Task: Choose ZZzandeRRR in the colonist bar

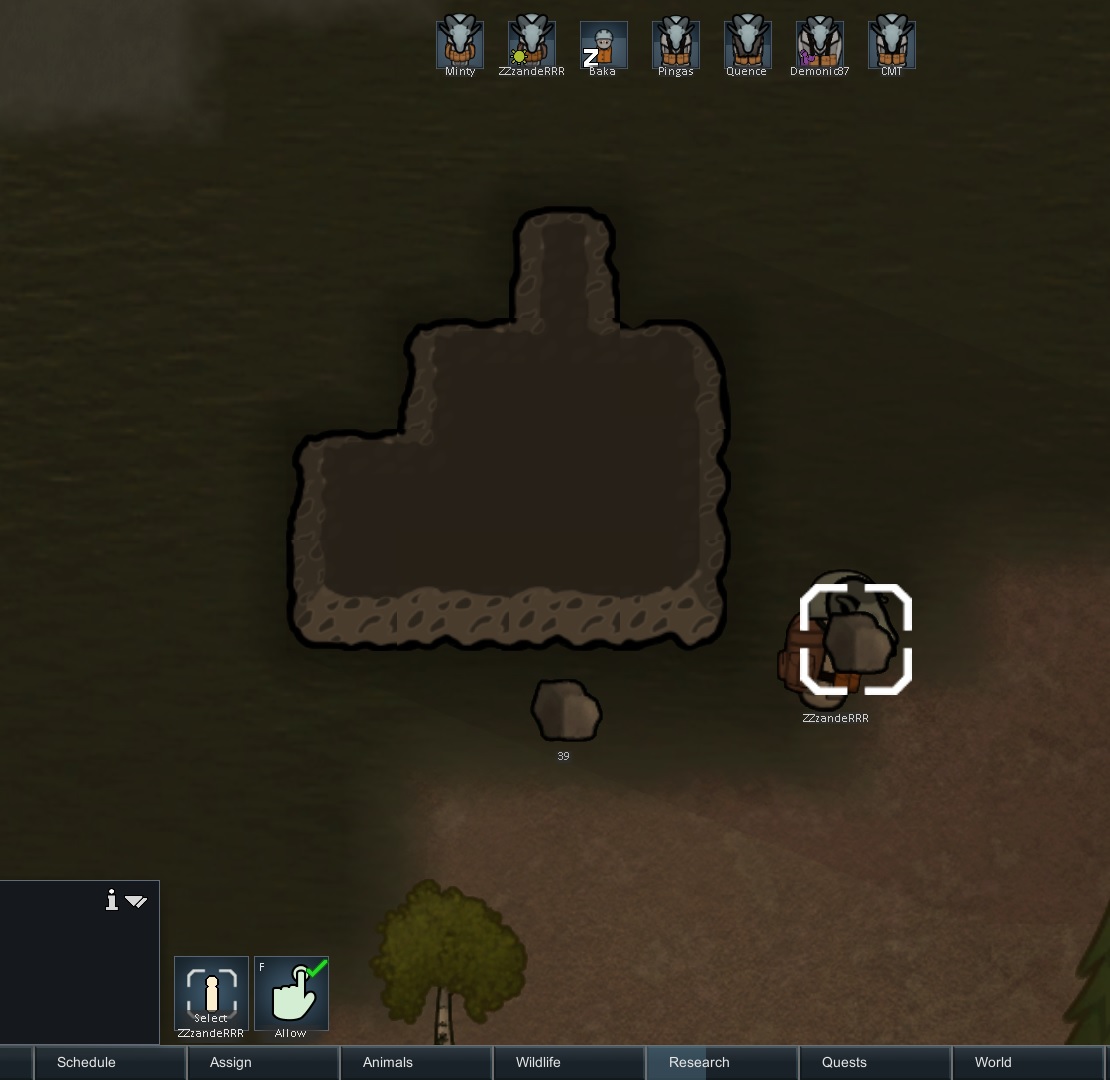Action: (x=532, y=43)
